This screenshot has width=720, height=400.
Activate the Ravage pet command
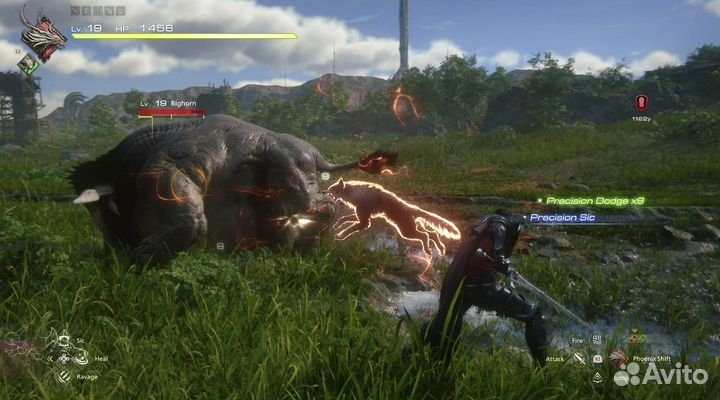pyautogui.click(x=64, y=376)
